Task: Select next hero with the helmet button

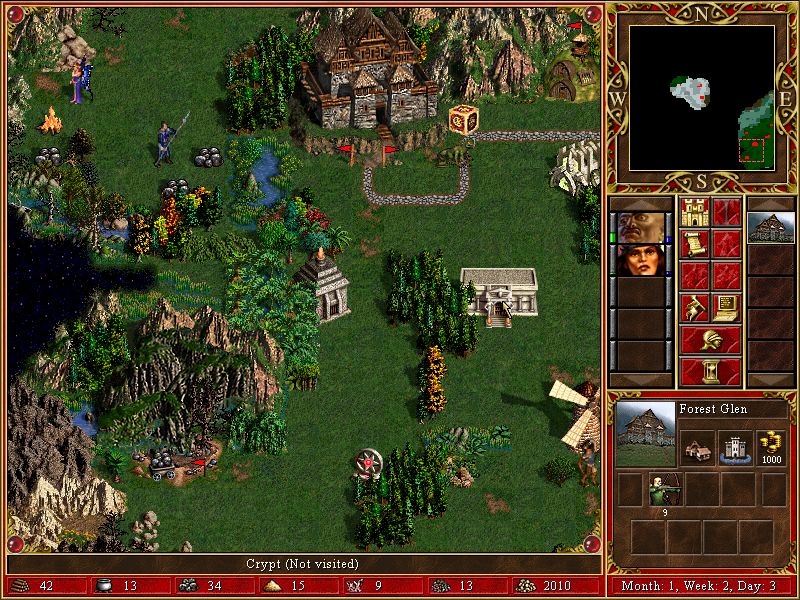Action: tap(710, 339)
